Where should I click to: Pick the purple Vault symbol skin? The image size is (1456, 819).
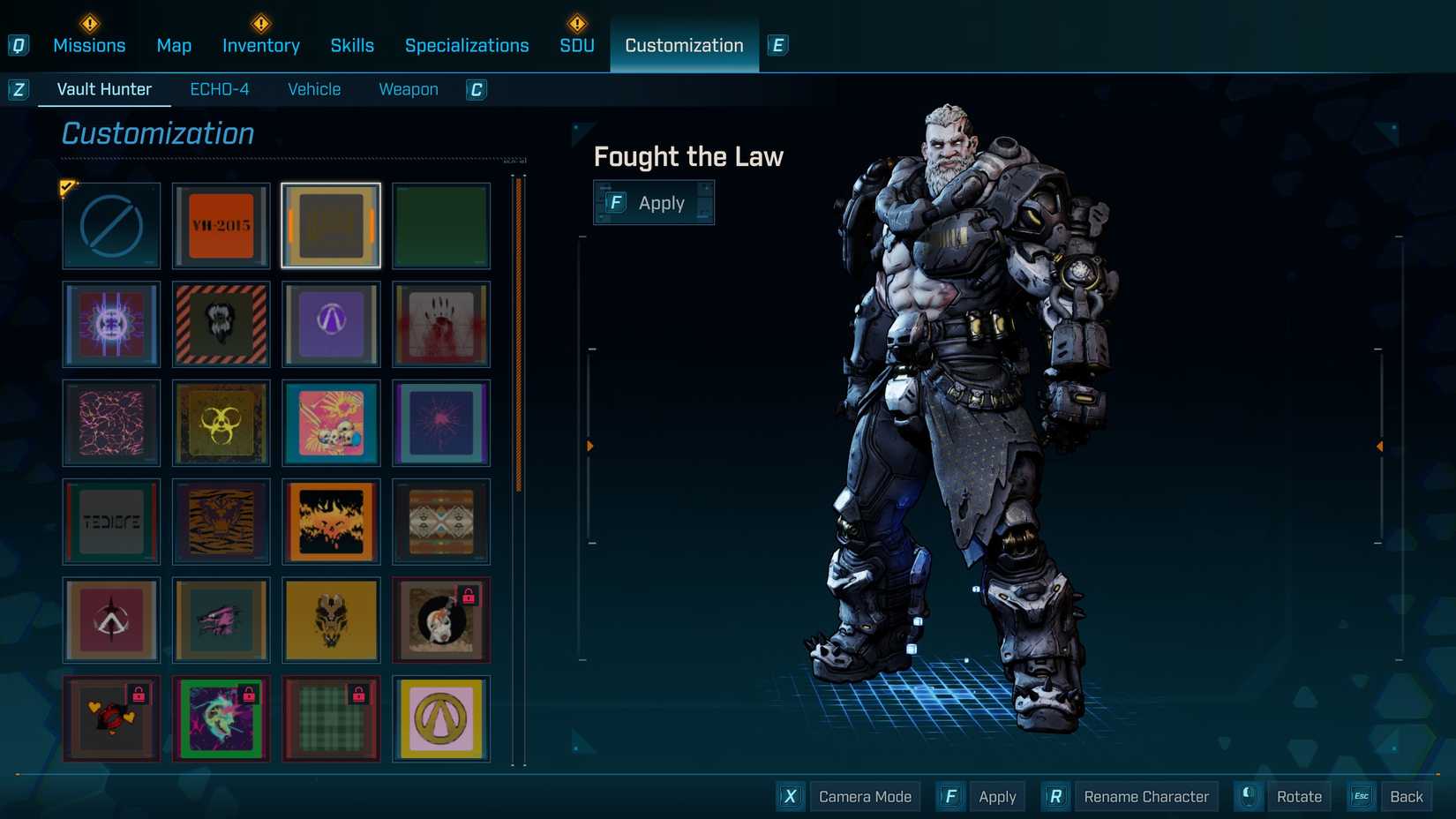(331, 325)
